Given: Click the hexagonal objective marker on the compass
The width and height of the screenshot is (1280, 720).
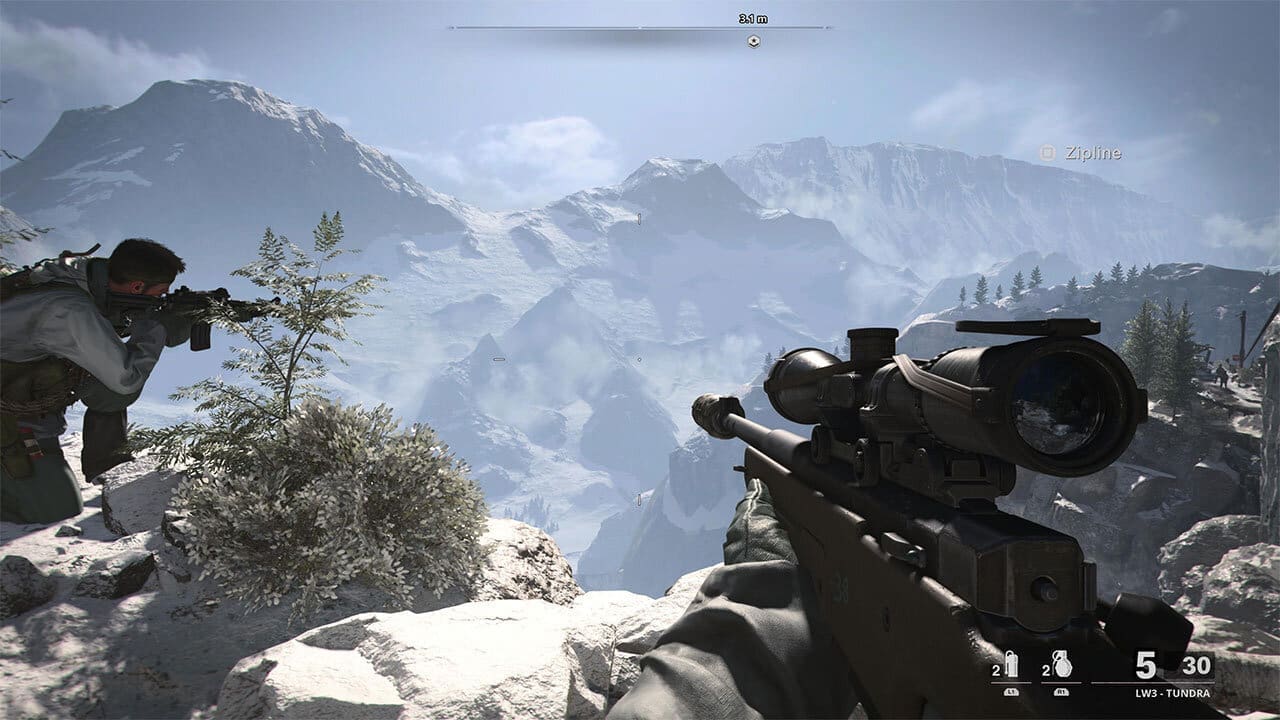Looking at the screenshot, I should pos(753,41).
